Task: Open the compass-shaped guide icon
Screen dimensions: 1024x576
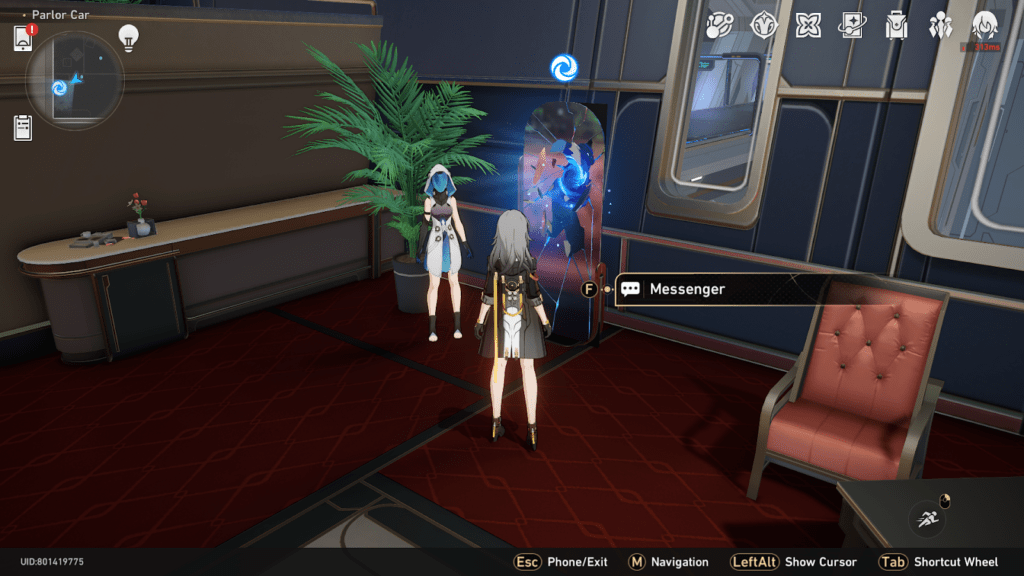Action: point(765,25)
